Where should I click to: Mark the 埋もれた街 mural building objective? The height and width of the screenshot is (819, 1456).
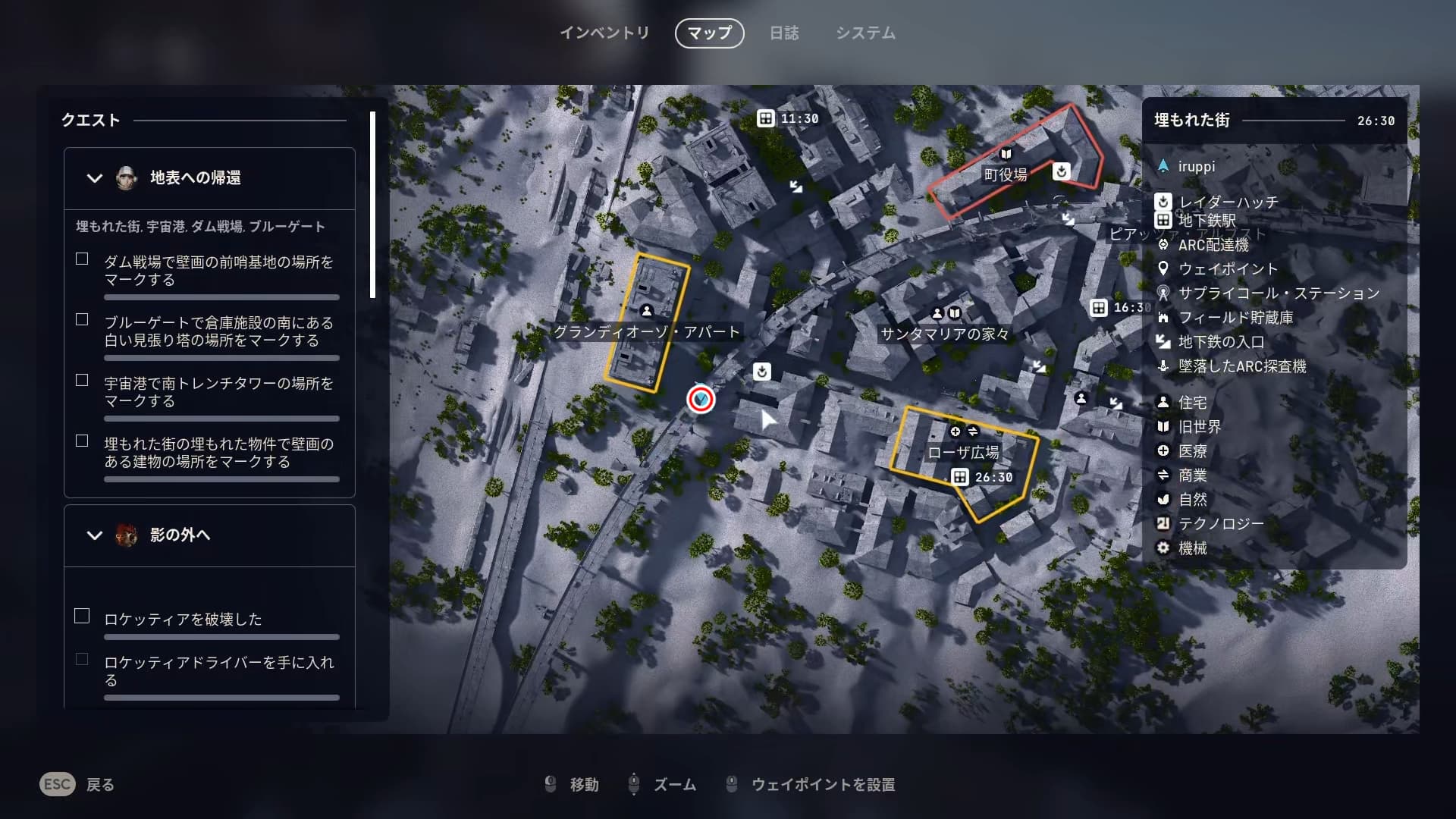tap(82, 441)
